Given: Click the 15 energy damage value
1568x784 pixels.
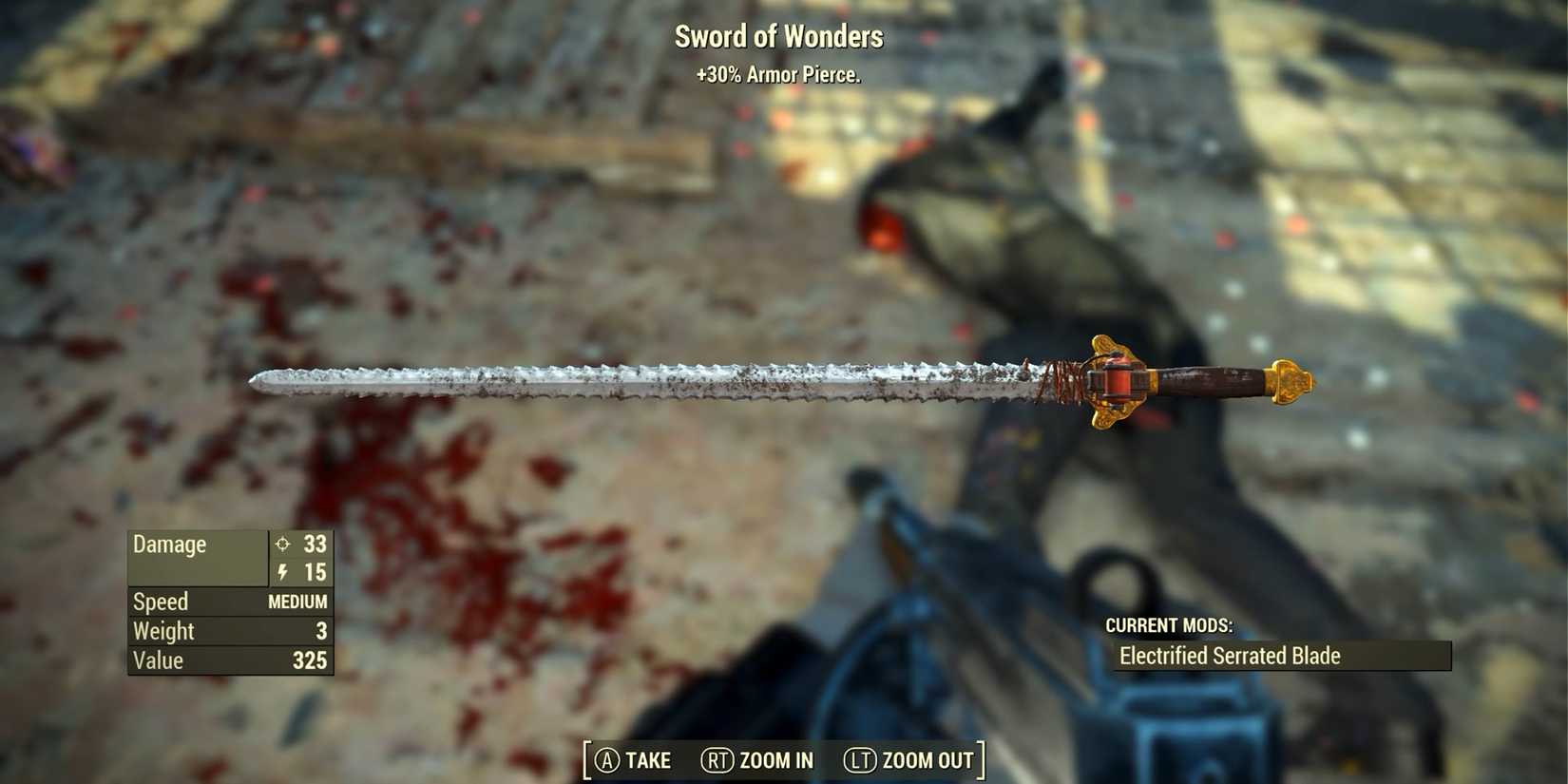Looking at the screenshot, I should tap(316, 574).
